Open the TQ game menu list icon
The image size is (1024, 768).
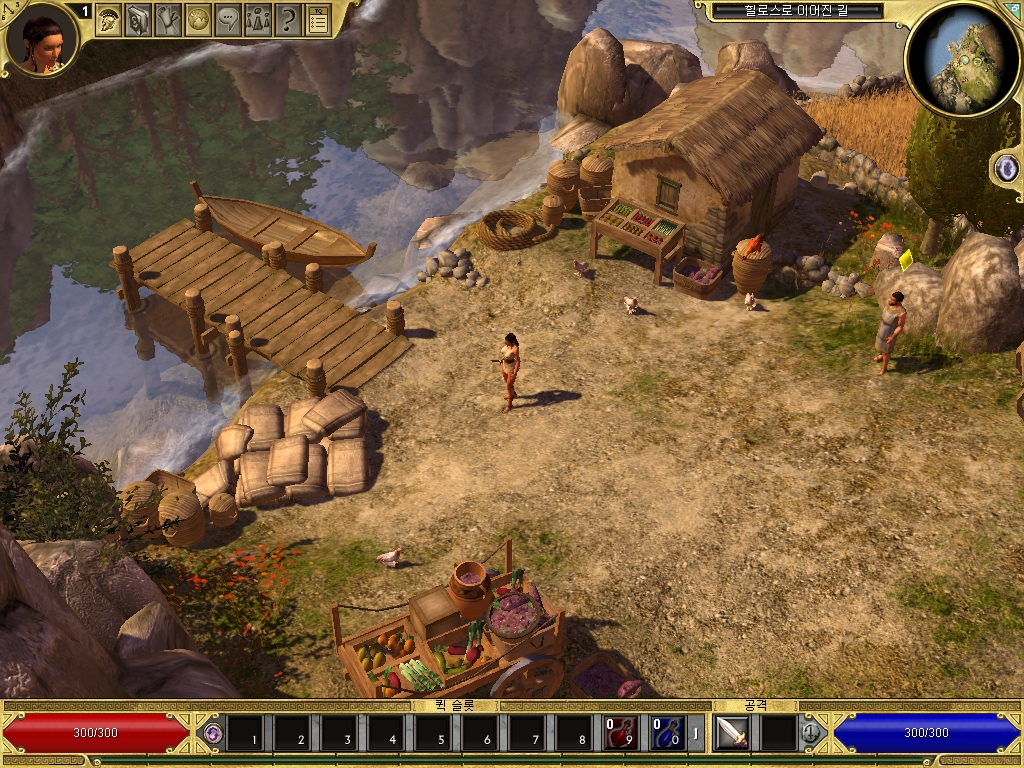point(318,19)
